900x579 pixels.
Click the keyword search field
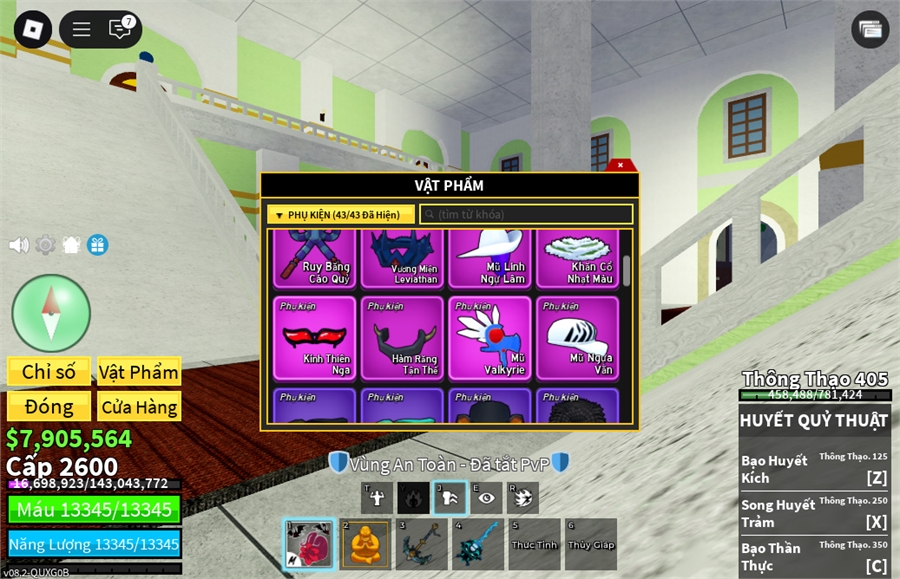pyautogui.click(x=526, y=215)
